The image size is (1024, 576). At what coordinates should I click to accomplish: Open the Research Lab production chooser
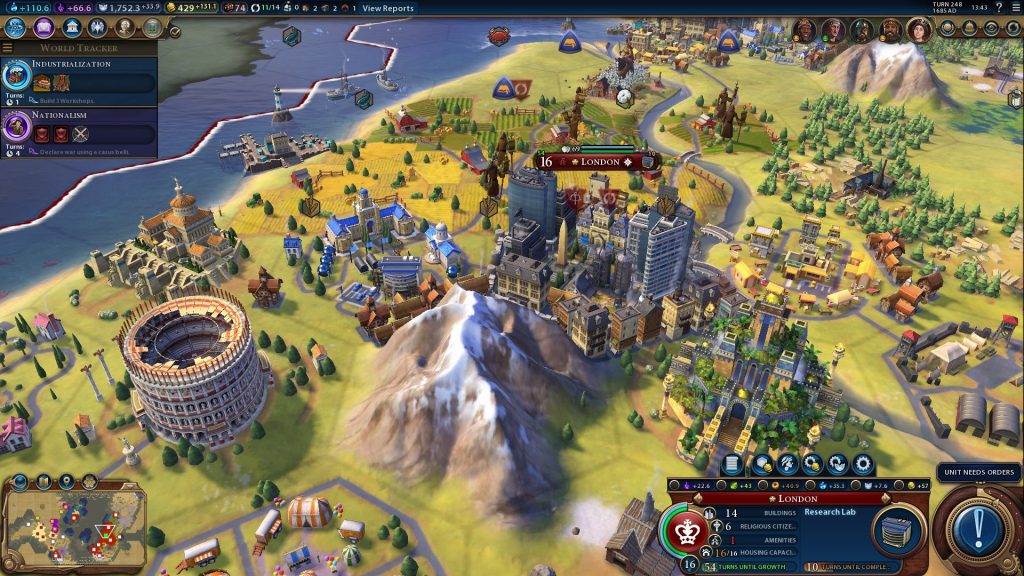pyautogui.click(x=896, y=528)
